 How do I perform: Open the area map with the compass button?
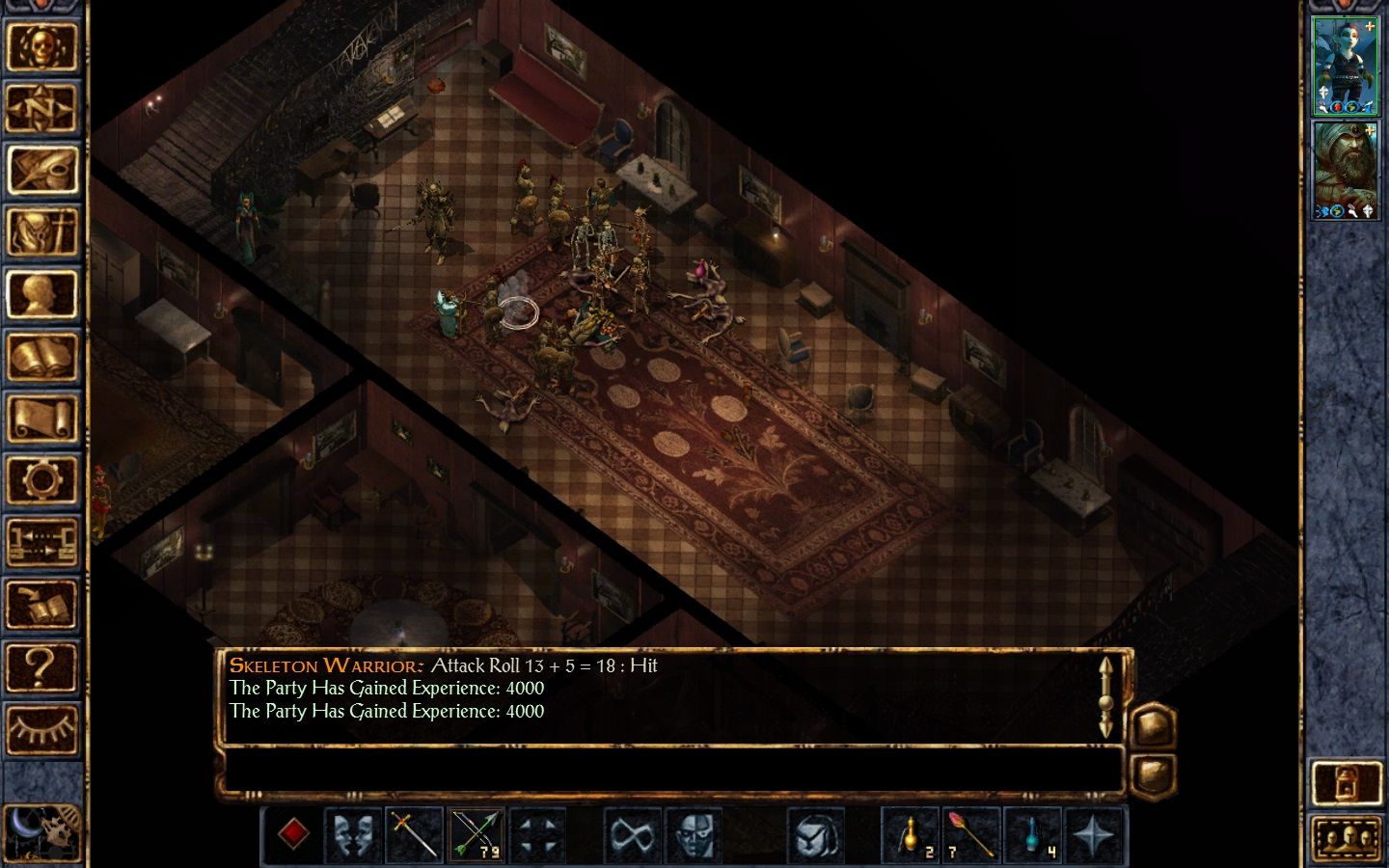click(41, 109)
